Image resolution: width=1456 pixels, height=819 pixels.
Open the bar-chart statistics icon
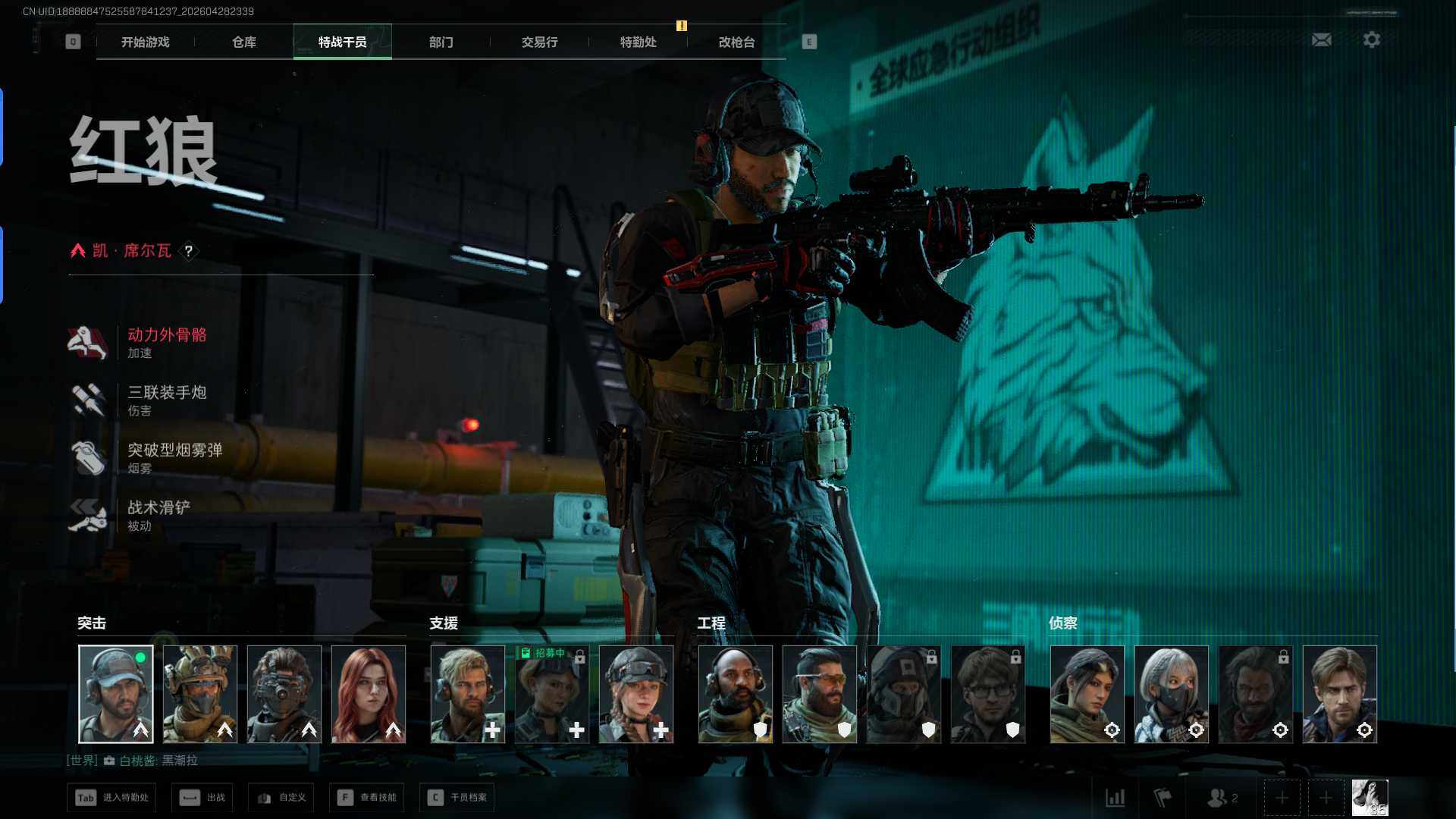[1115, 798]
